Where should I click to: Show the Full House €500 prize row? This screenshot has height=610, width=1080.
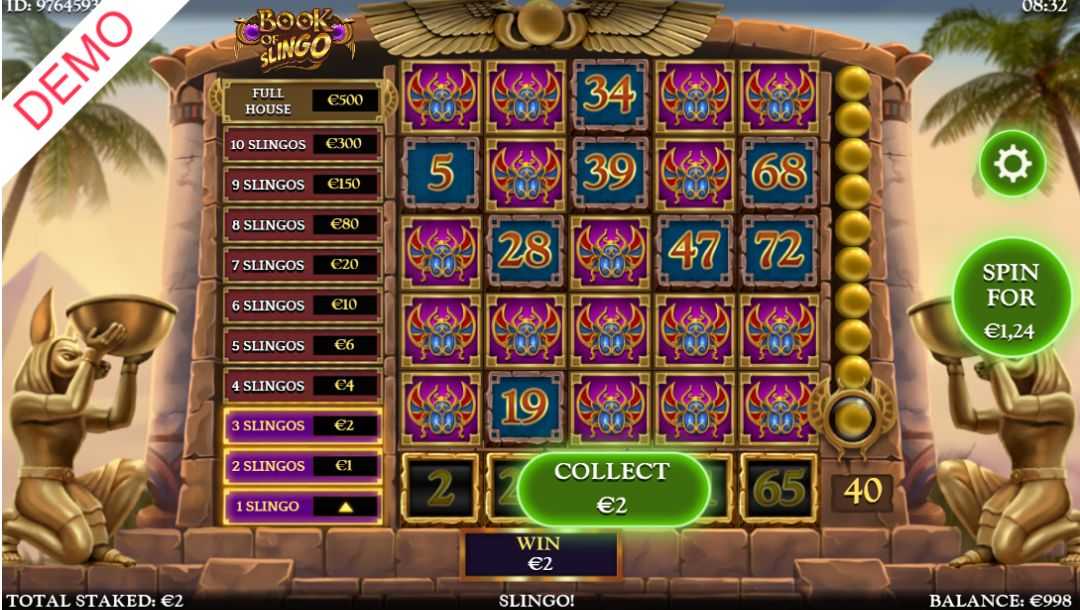pos(302,101)
